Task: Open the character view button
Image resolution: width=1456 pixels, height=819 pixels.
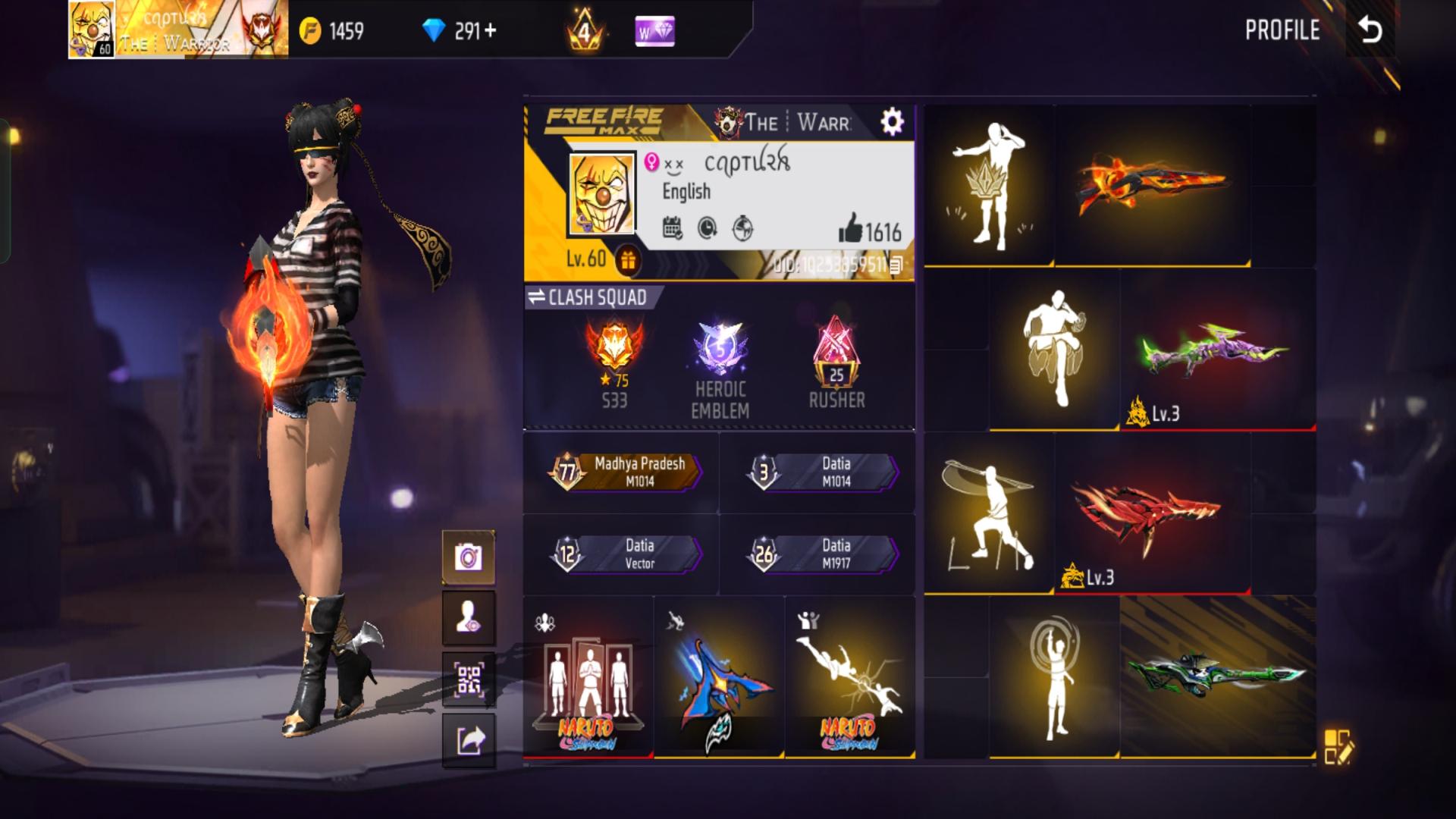Action: click(x=469, y=618)
